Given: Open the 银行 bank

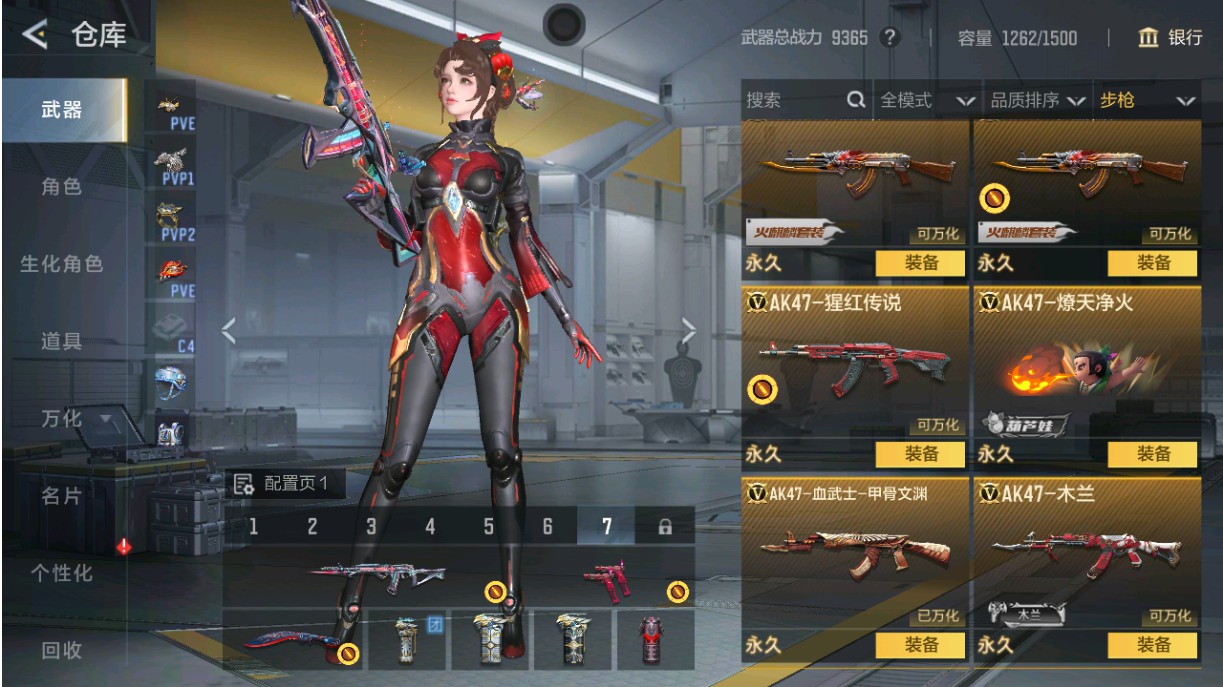Looking at the screenshot, I should (x=1171, y=38).
